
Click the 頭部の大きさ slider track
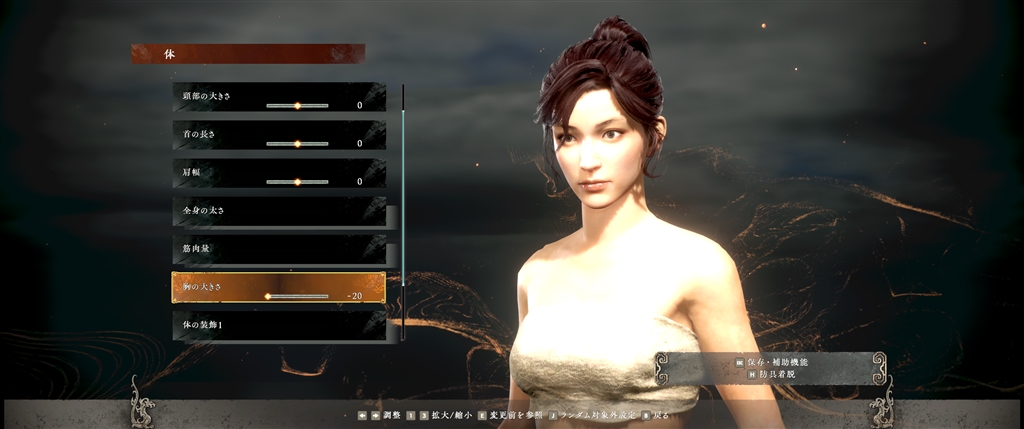tap(297, 105)
